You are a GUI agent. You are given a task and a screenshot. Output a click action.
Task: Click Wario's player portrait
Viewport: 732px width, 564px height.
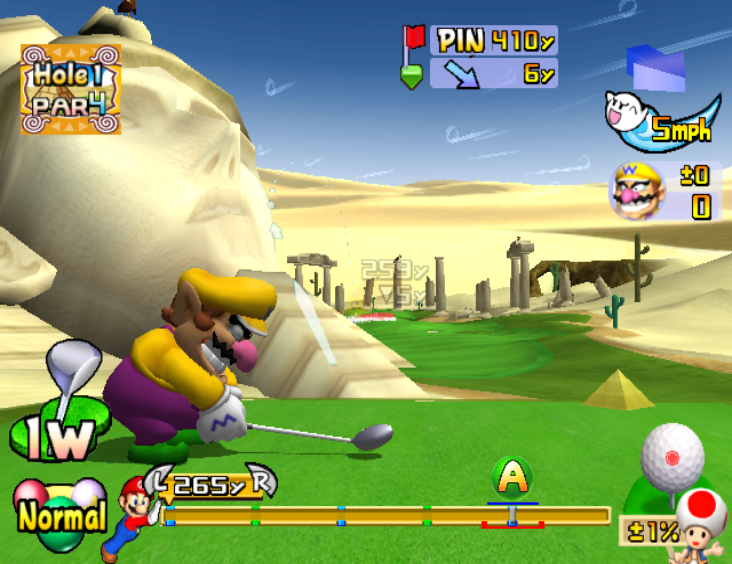[637, 190]
